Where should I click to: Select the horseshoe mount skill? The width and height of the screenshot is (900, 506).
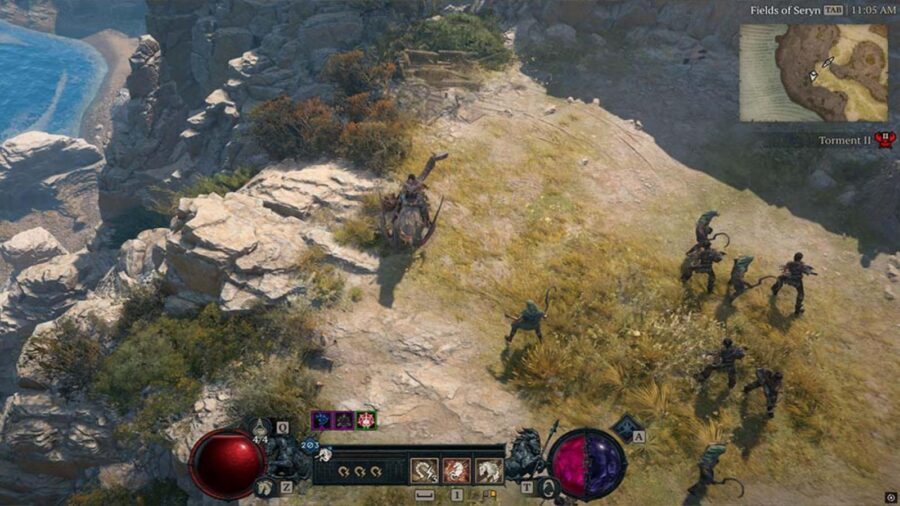pos(425,470)
